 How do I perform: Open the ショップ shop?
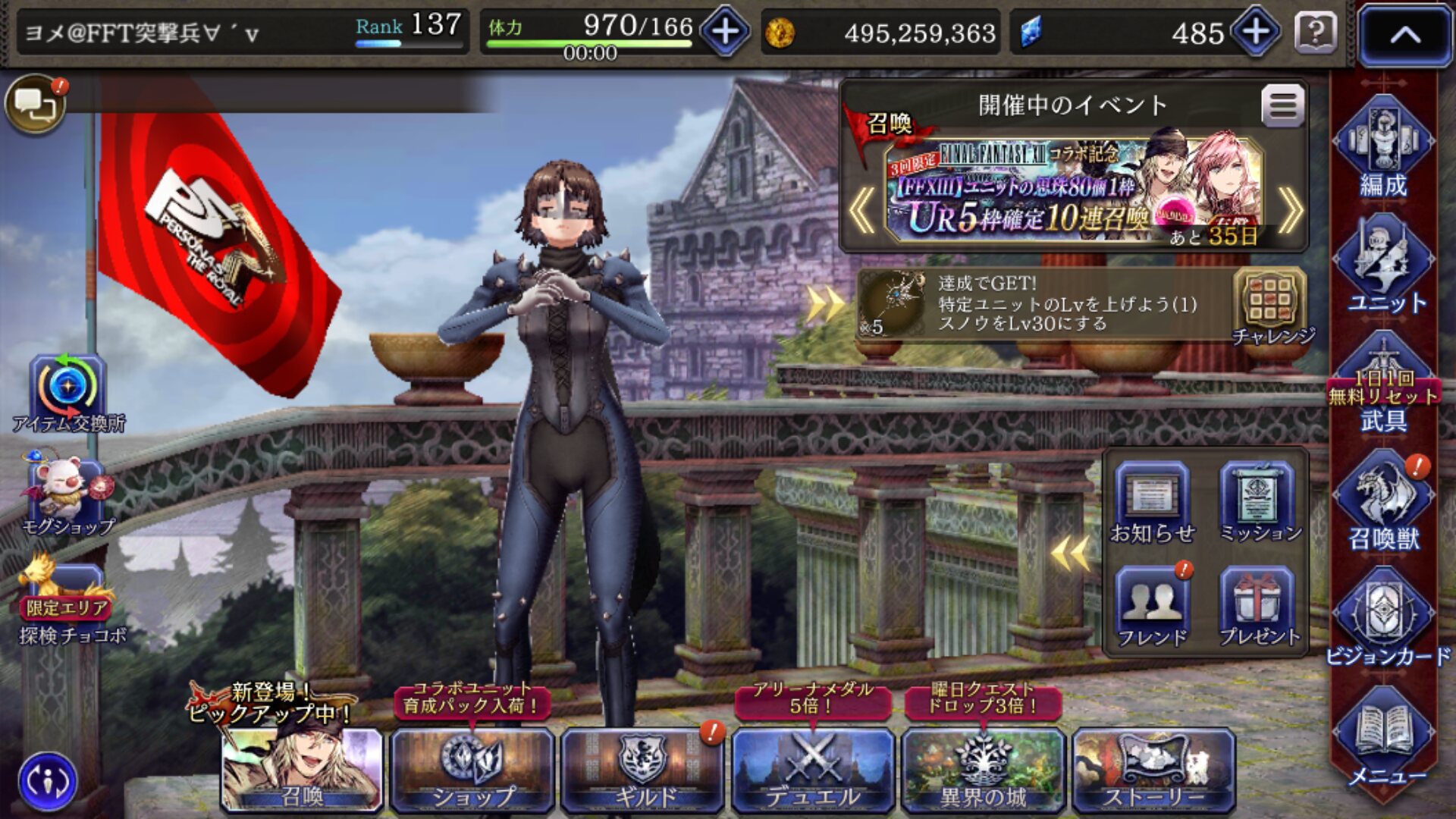(472, 770)
